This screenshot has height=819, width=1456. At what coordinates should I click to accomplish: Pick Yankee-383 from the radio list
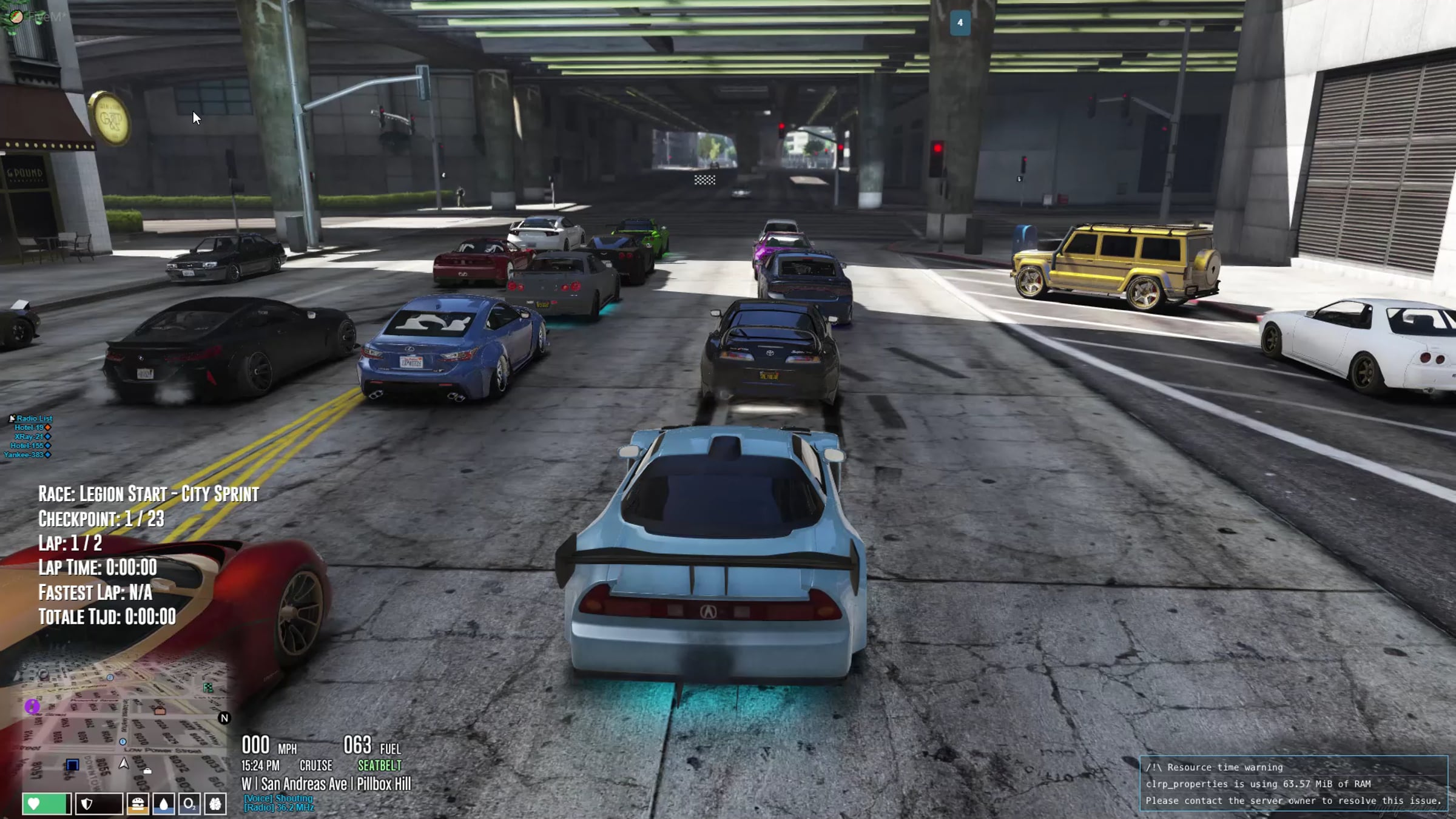pyautogui.click(x=25, y=455)
